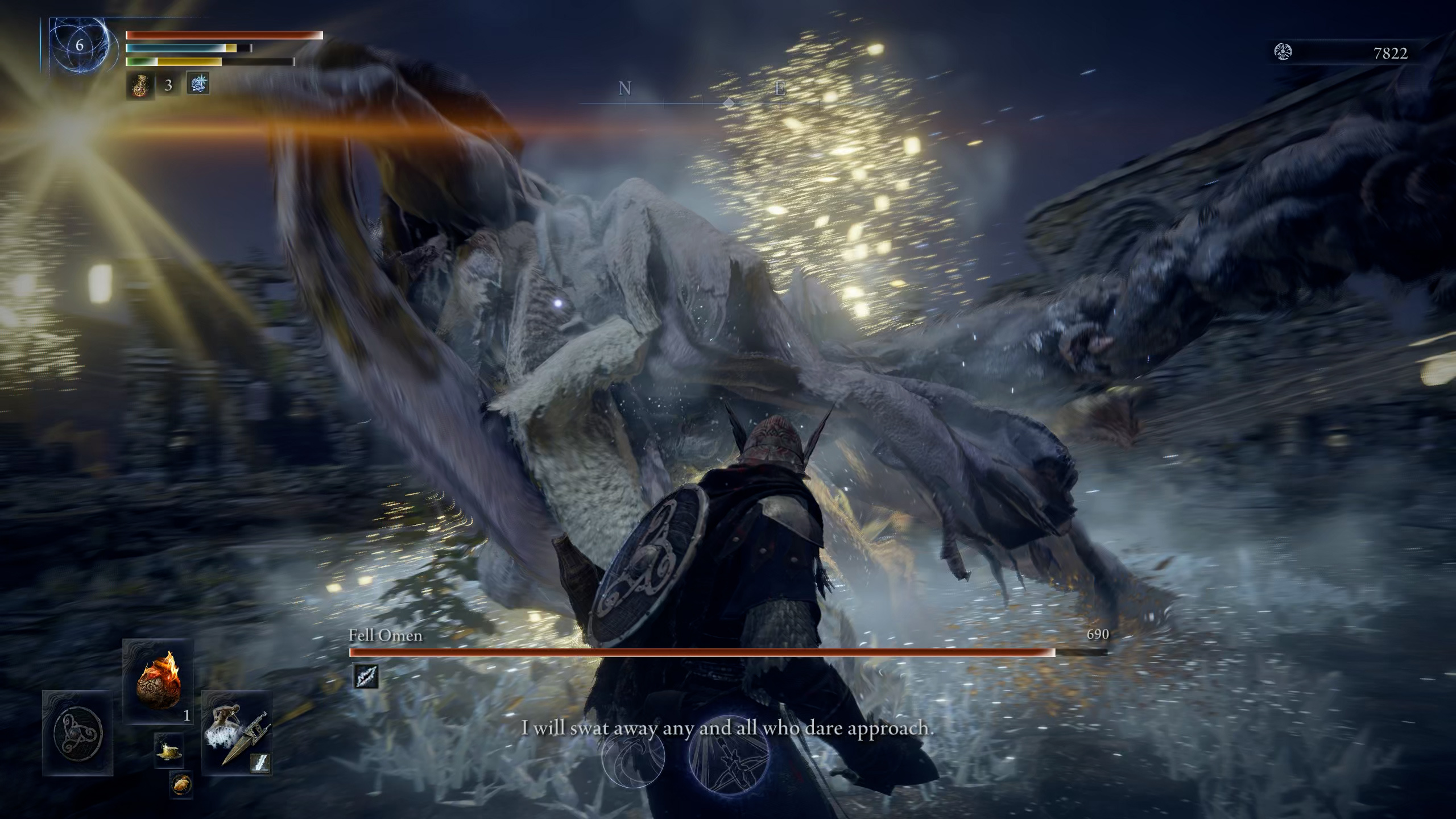1456x819 pixels.
Task: Use the crimson healing flask
Action: coord(139,85)
